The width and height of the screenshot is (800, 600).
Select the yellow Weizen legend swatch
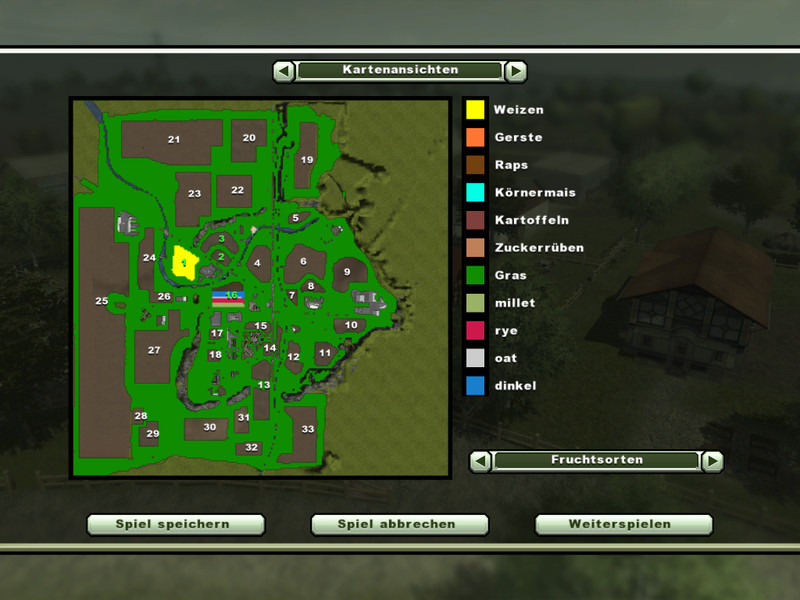point(475,110)
